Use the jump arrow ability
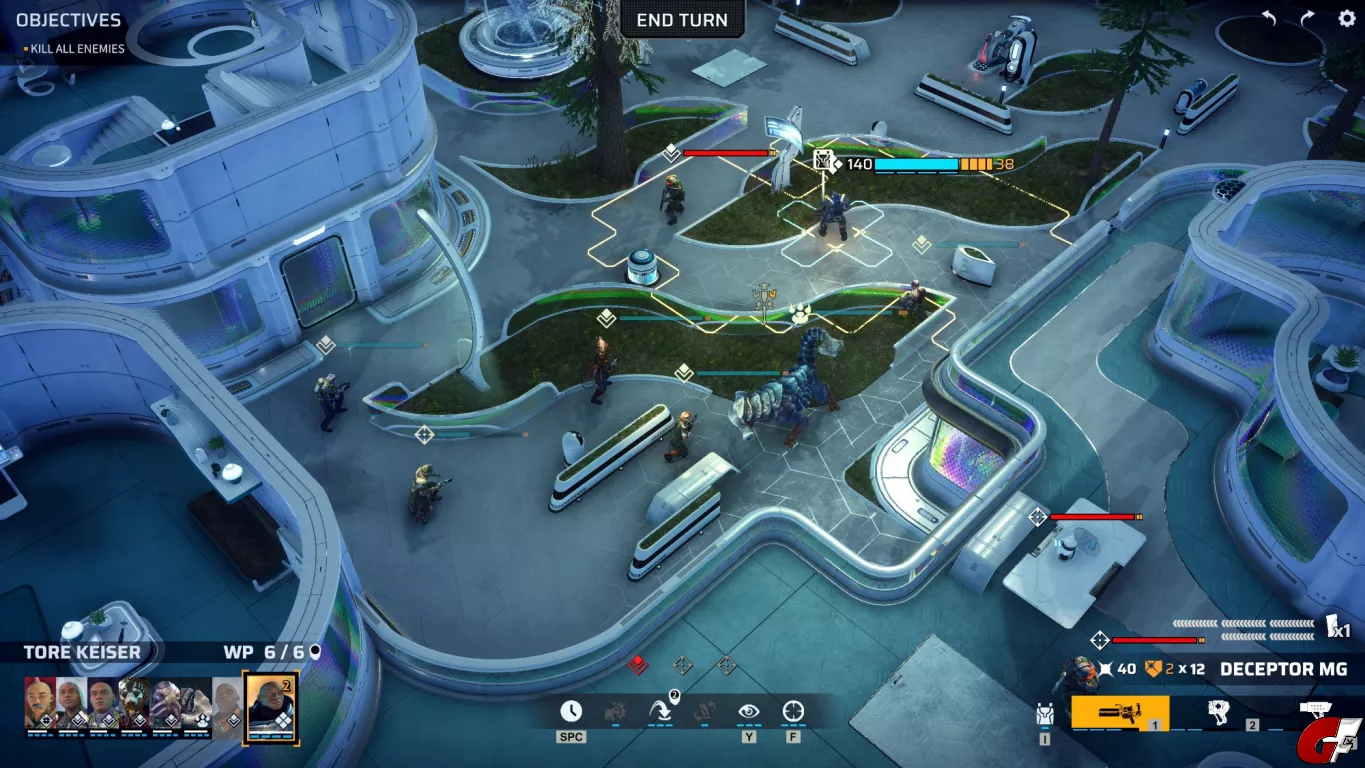1365x768 pixels. pos(661,711)
